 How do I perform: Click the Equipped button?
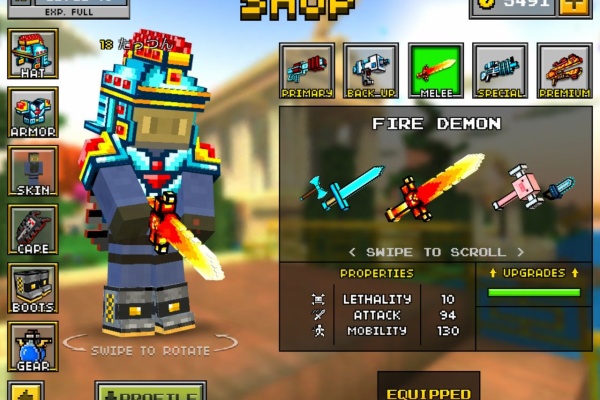(x=428, y=388)
